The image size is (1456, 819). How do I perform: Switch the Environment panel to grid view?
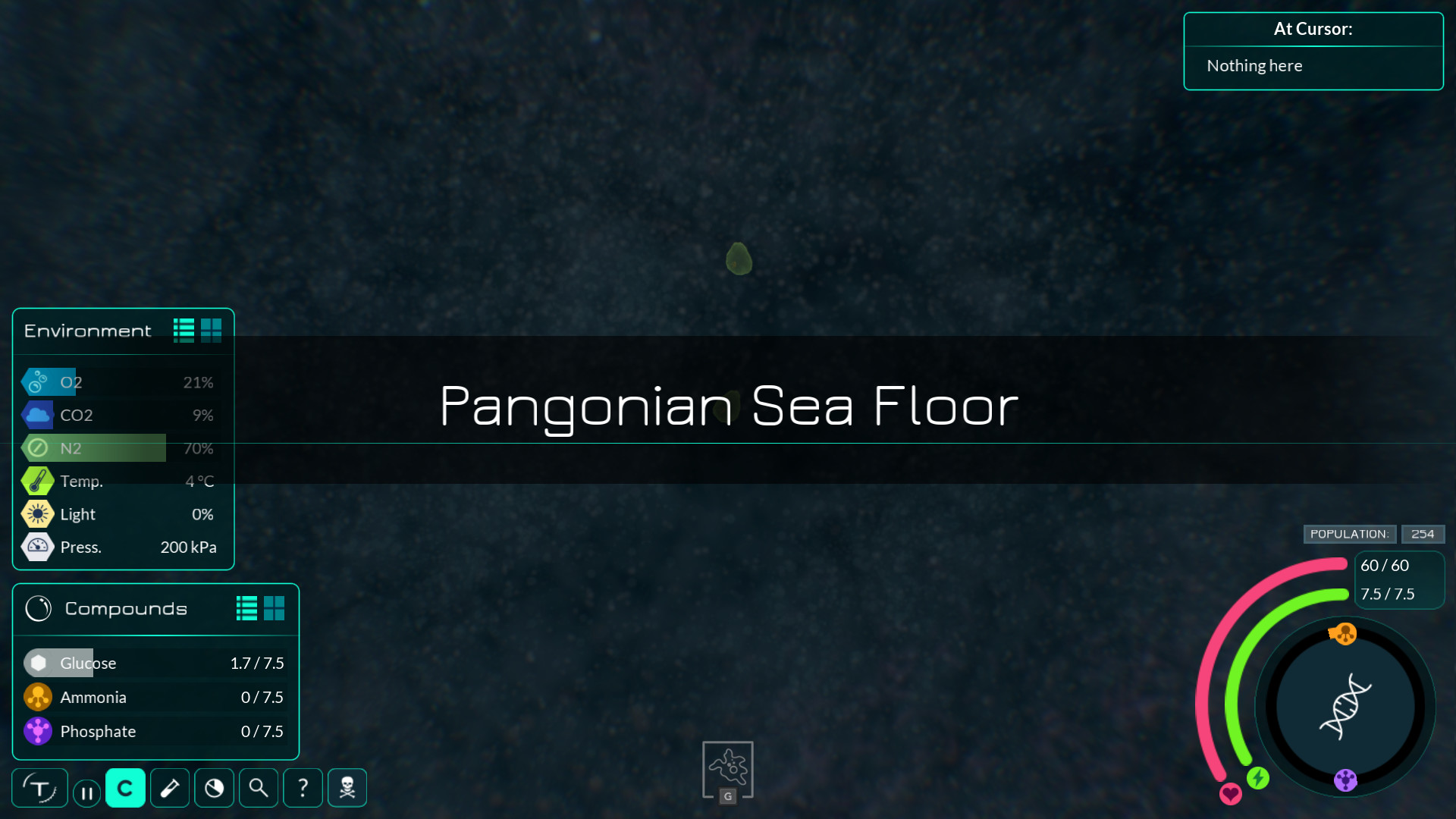pos(212,329)
